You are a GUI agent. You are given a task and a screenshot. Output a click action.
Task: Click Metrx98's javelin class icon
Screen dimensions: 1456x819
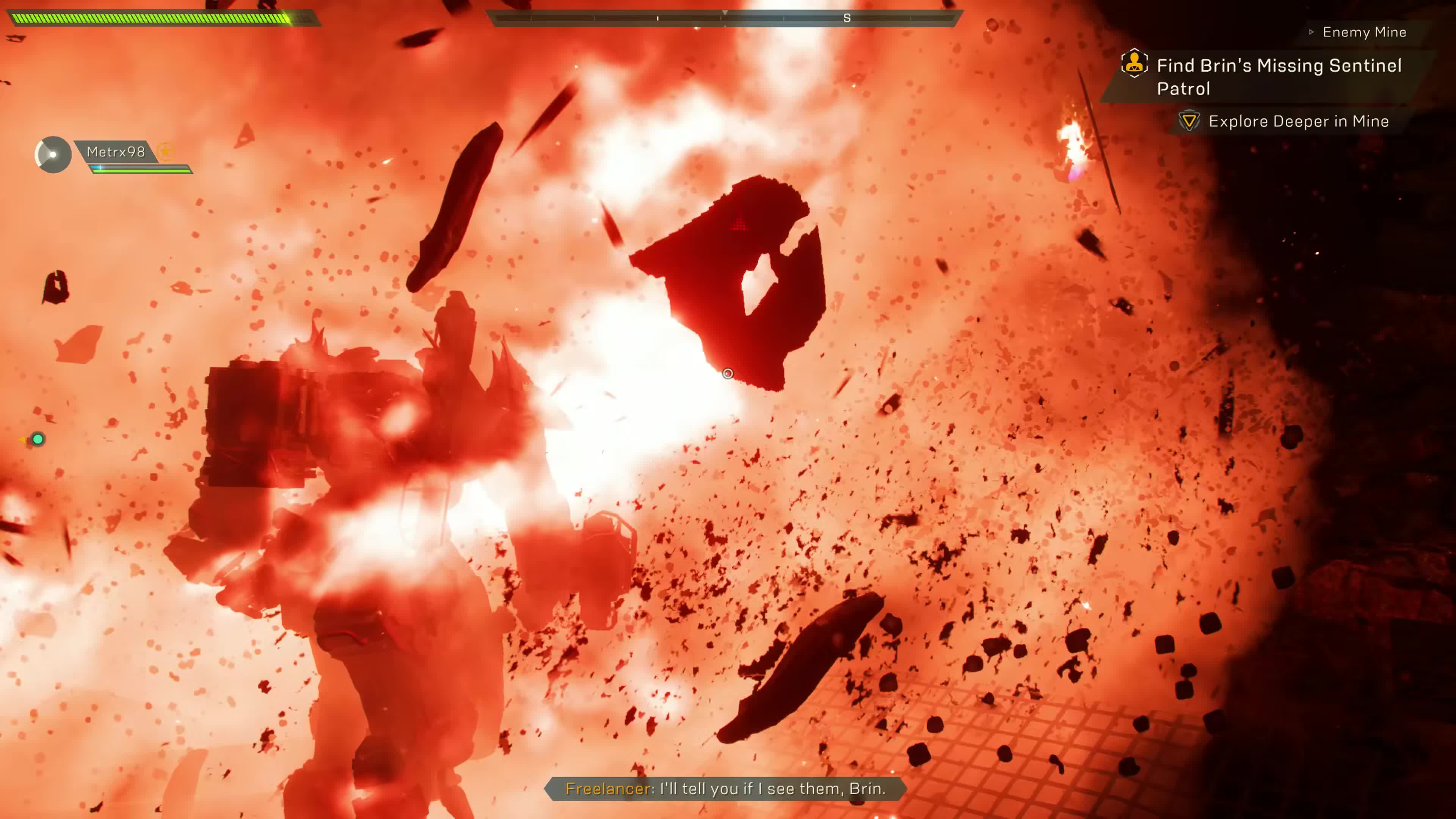coord(53,154)
